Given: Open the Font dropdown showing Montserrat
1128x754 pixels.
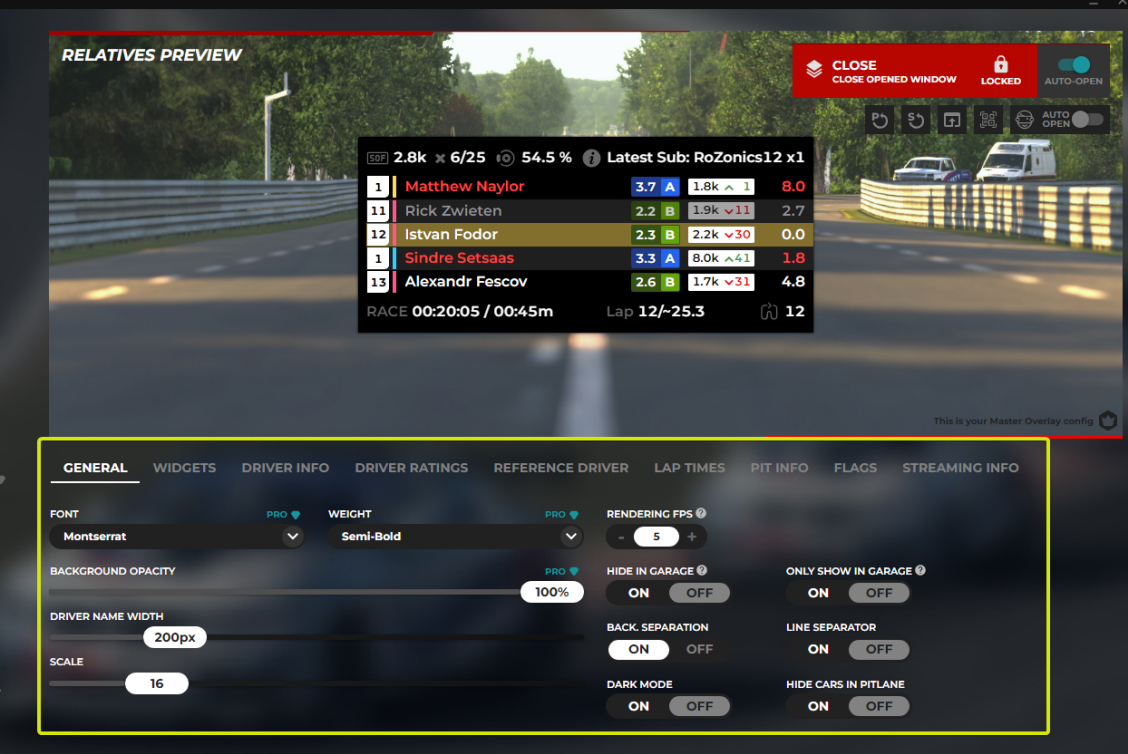Looking at the screenshot, I should pos(177,537).
